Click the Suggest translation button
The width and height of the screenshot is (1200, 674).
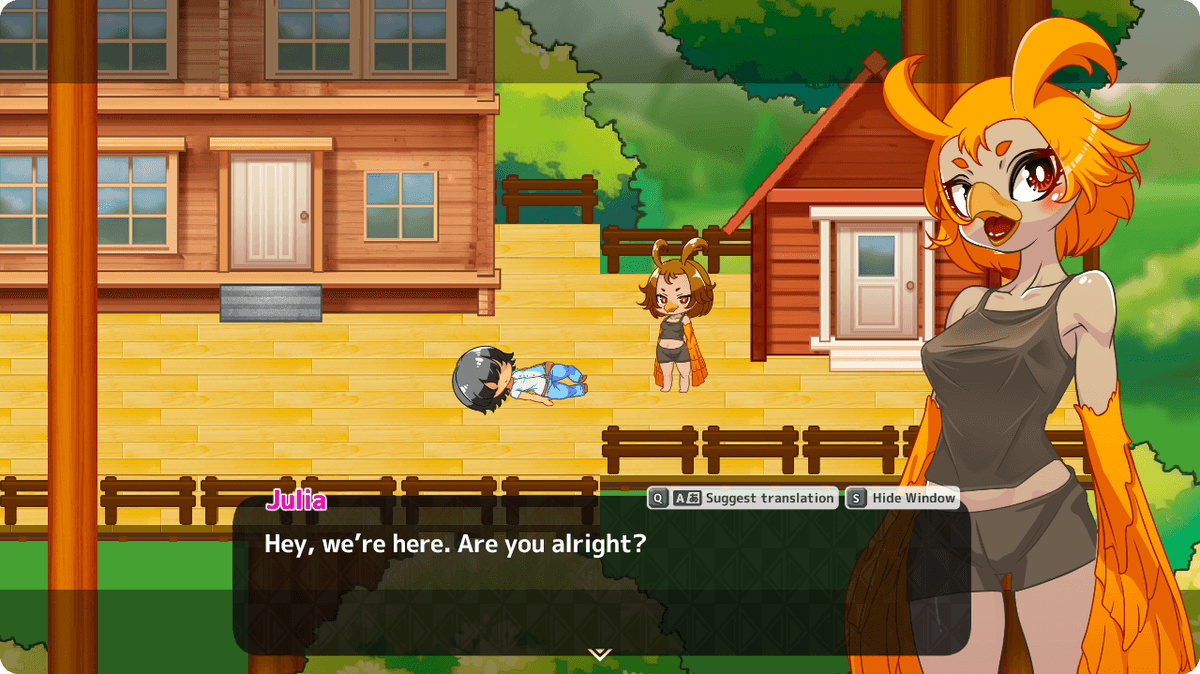tap(742, 498)
